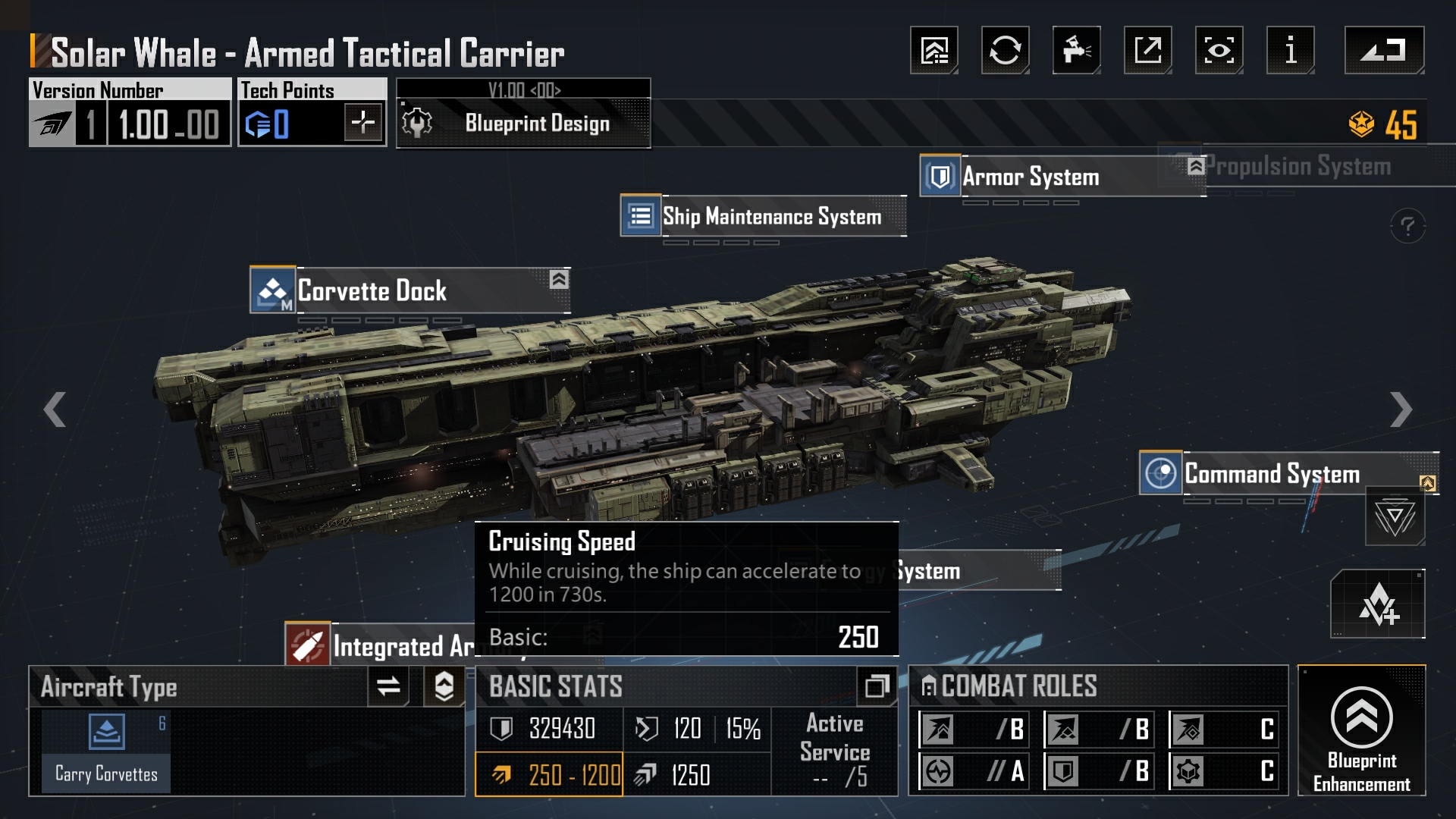The width and height of the screenshot is (1456, 819).
Task: Click the question mark help button
Action: pyautogui.click(x=1407, y=226)
